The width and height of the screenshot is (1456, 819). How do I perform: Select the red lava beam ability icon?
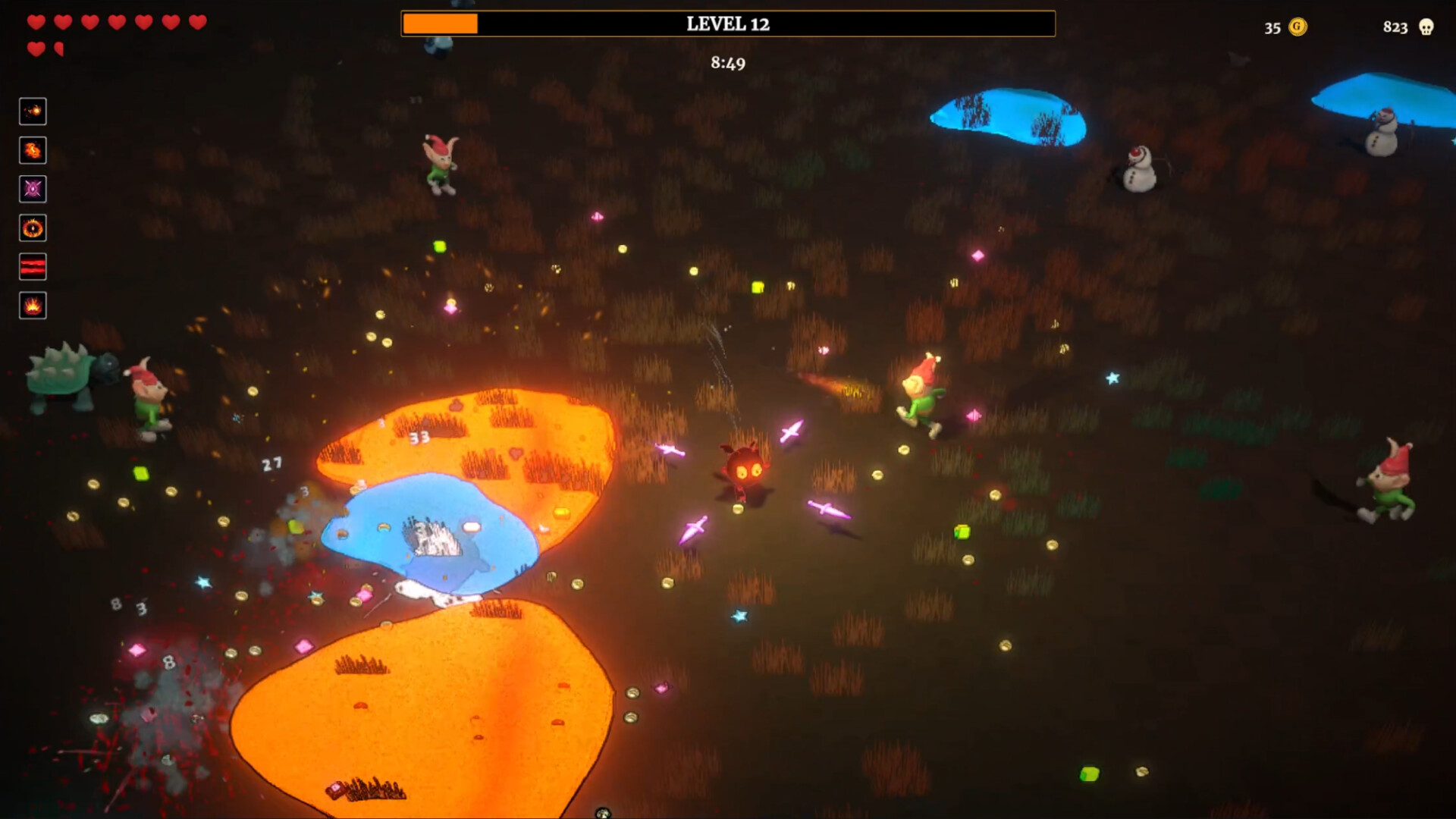click(32, 266)
